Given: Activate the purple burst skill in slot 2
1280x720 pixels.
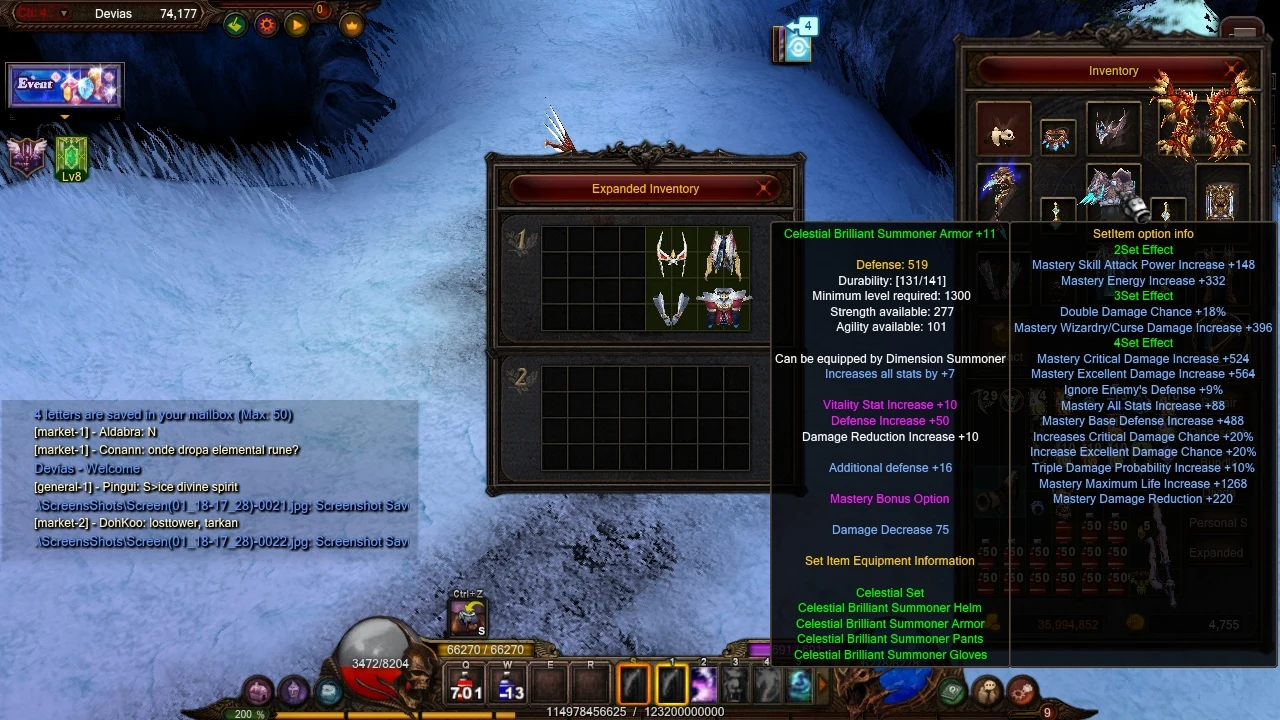Looking at the screenshot, I should pyautogui.click(x=704, y=686).
